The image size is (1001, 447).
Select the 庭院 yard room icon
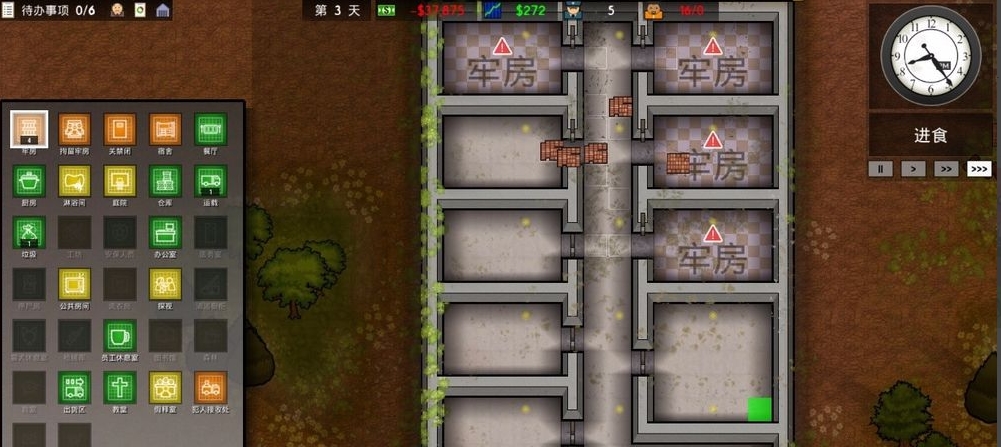point(120,181)
